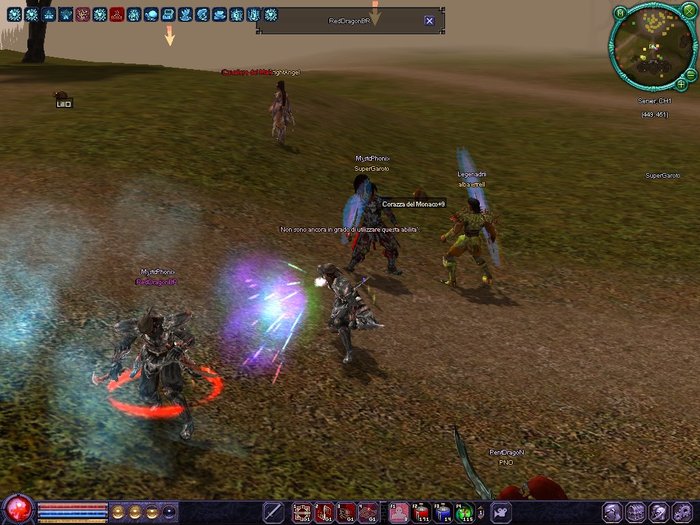Click the red orb at the taskbar's left end
This screenshot has height=525, width=700.
(17, 509)
